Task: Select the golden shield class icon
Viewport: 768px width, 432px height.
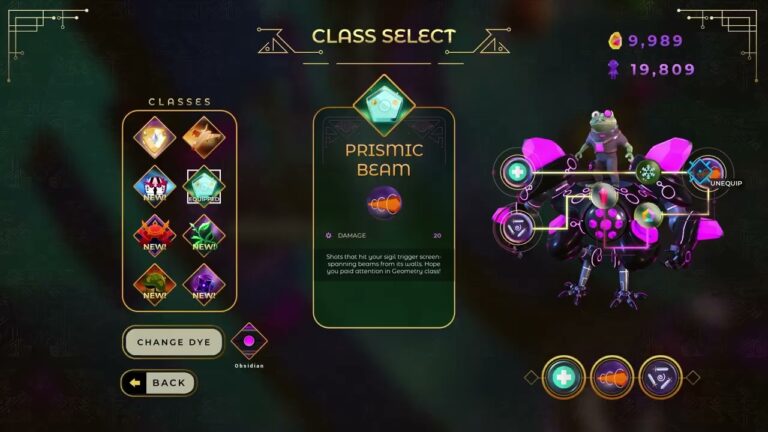Action: pos(155,138)
